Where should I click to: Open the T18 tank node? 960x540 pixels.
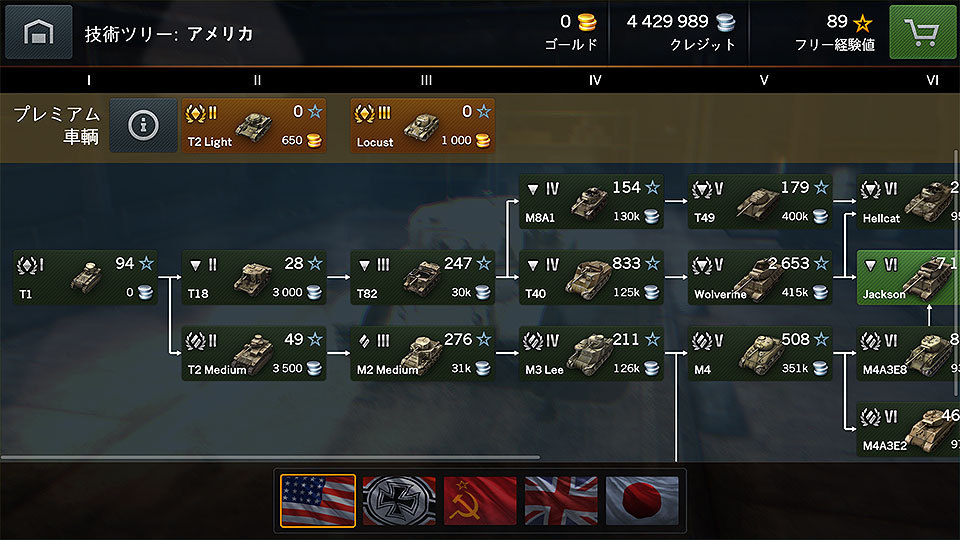(254, 278)
